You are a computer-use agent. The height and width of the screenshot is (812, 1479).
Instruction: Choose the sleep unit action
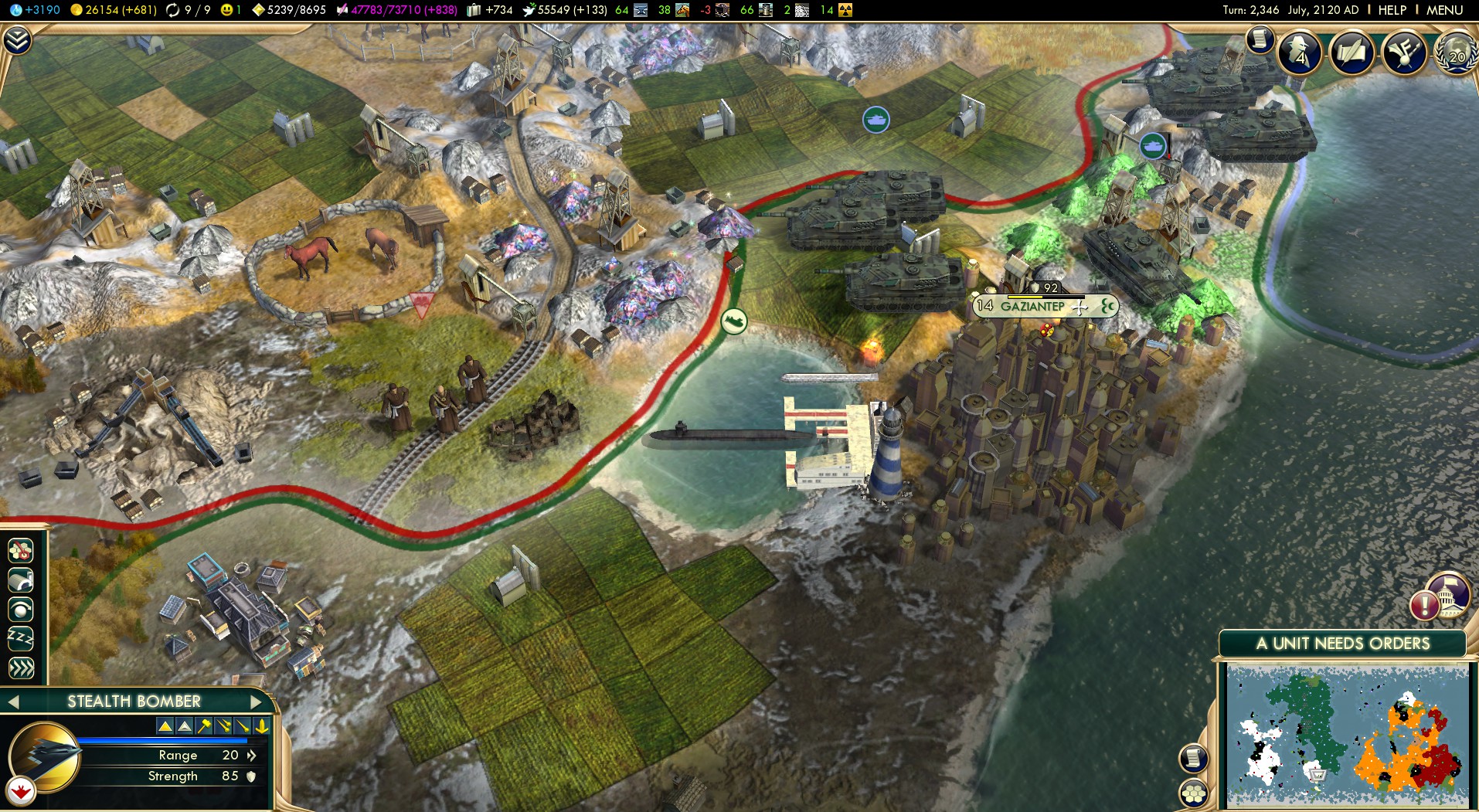point(21,638)
